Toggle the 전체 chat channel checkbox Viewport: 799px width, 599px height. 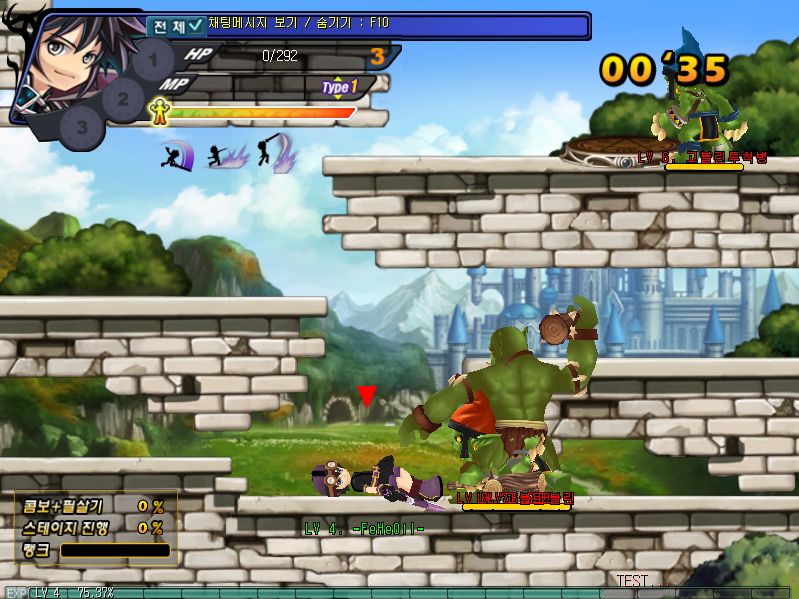click(195, 27)
